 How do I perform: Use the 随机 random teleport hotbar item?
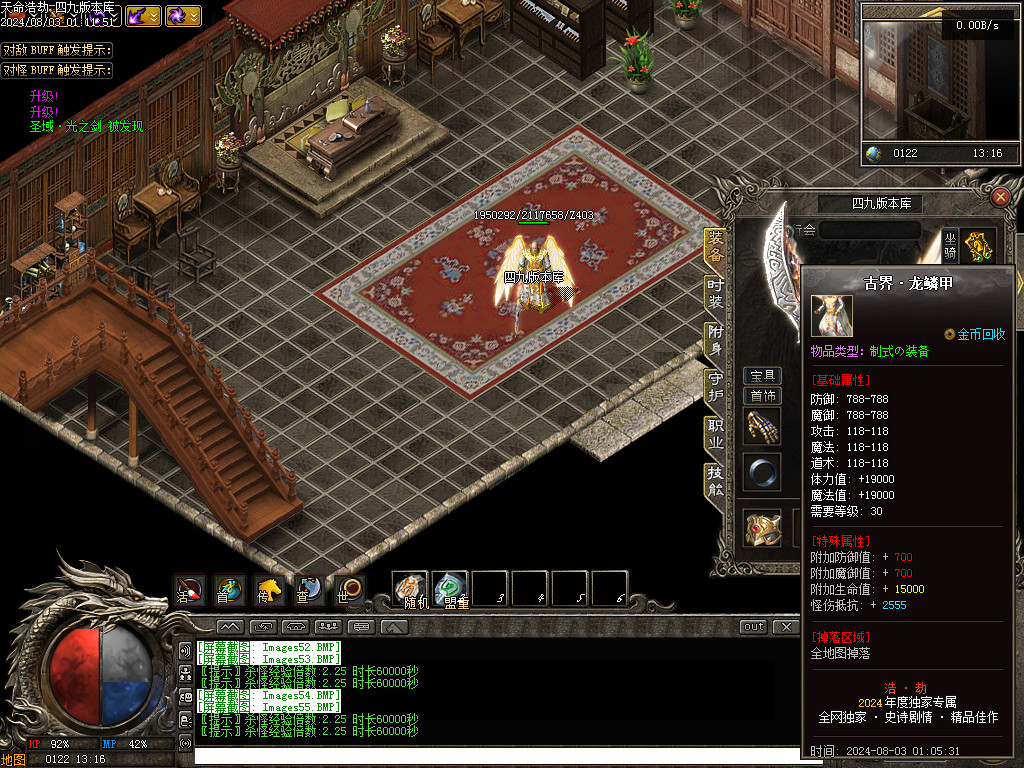(410, 589)
